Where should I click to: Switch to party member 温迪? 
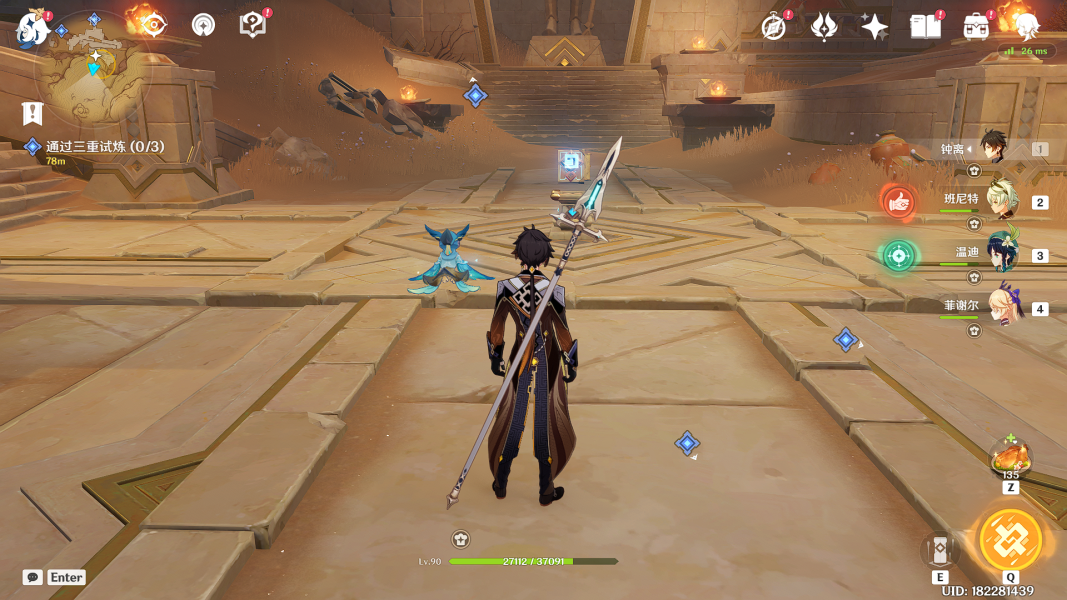pos(1000,255)
